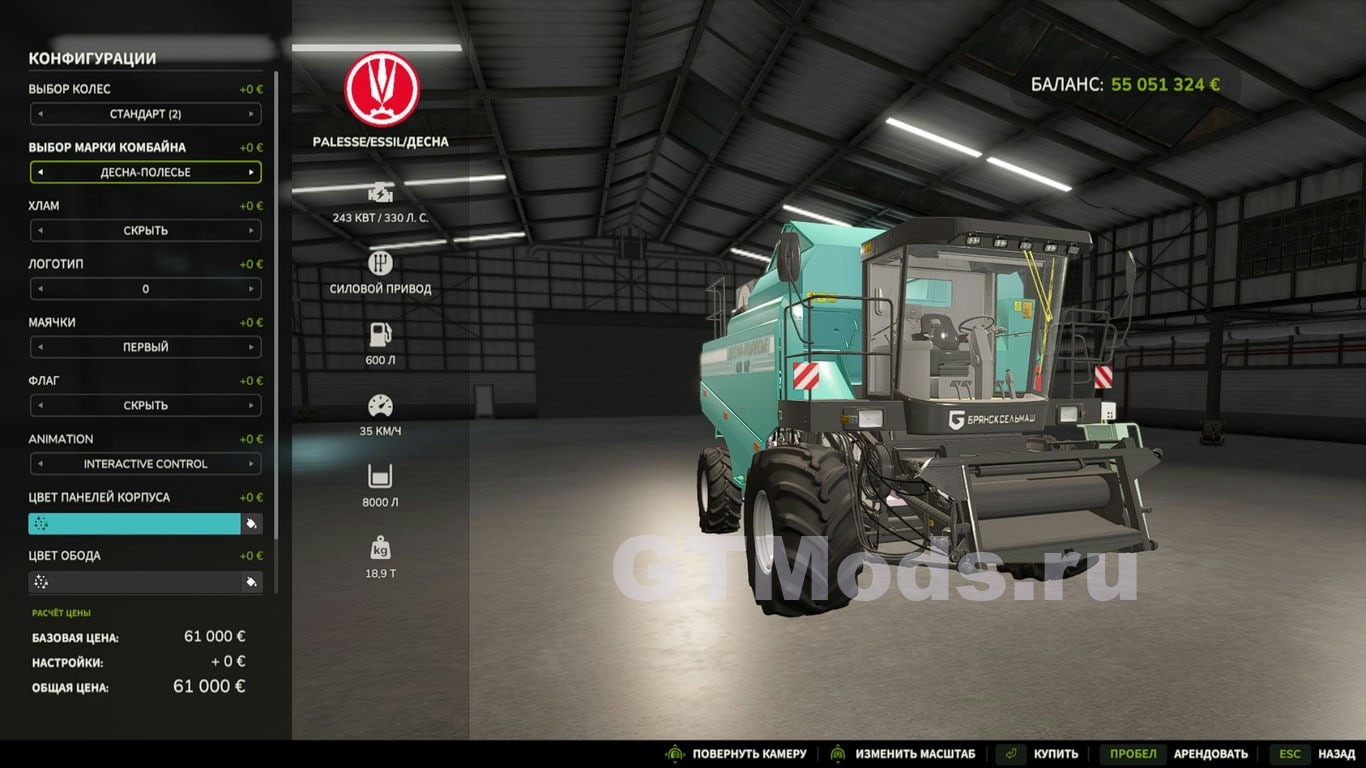Select next МАЯЧКИ beacon option
The height and width of the screenshot is (768, 1366).
click(251, 347)
